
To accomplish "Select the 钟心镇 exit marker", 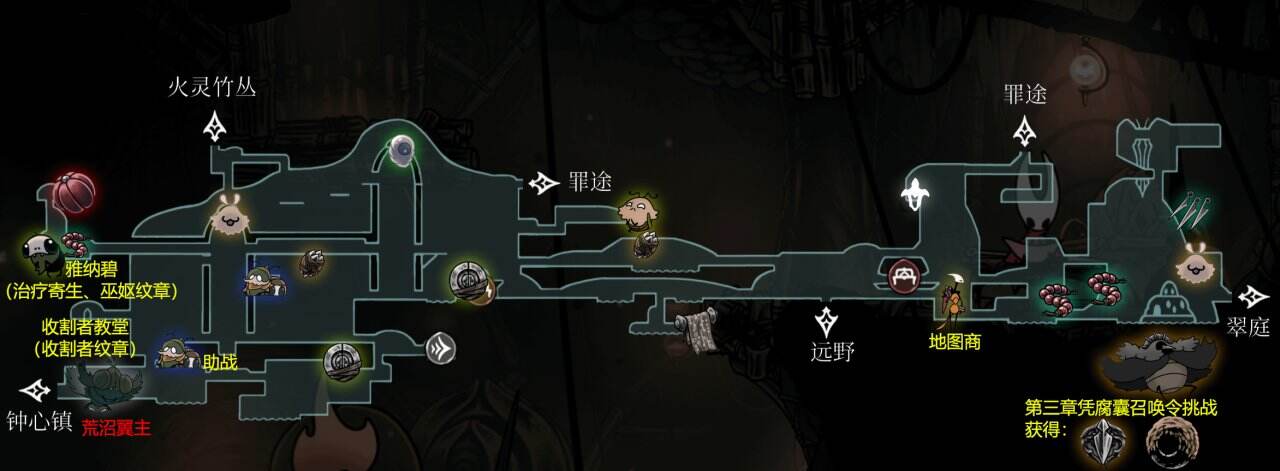I will coord(35,388).
